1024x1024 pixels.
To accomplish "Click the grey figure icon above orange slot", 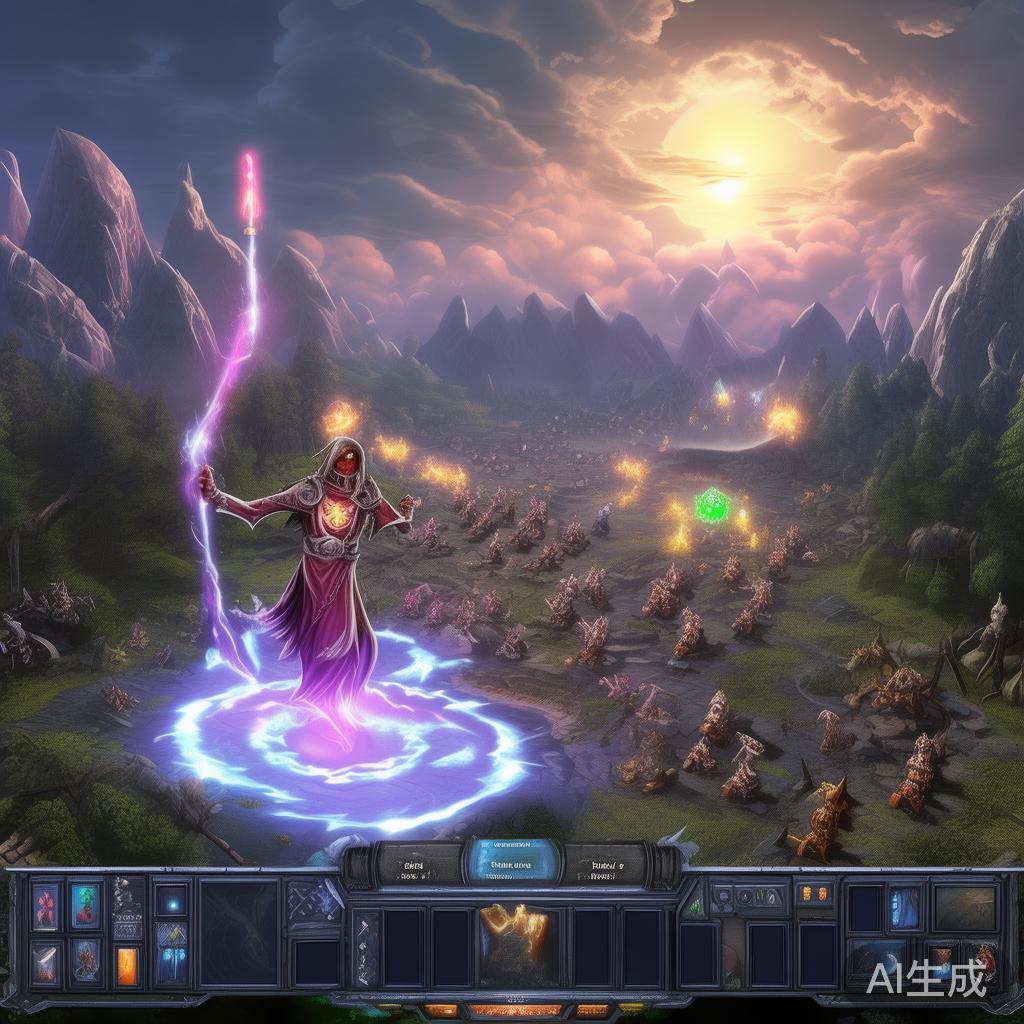I will (128, 900).
